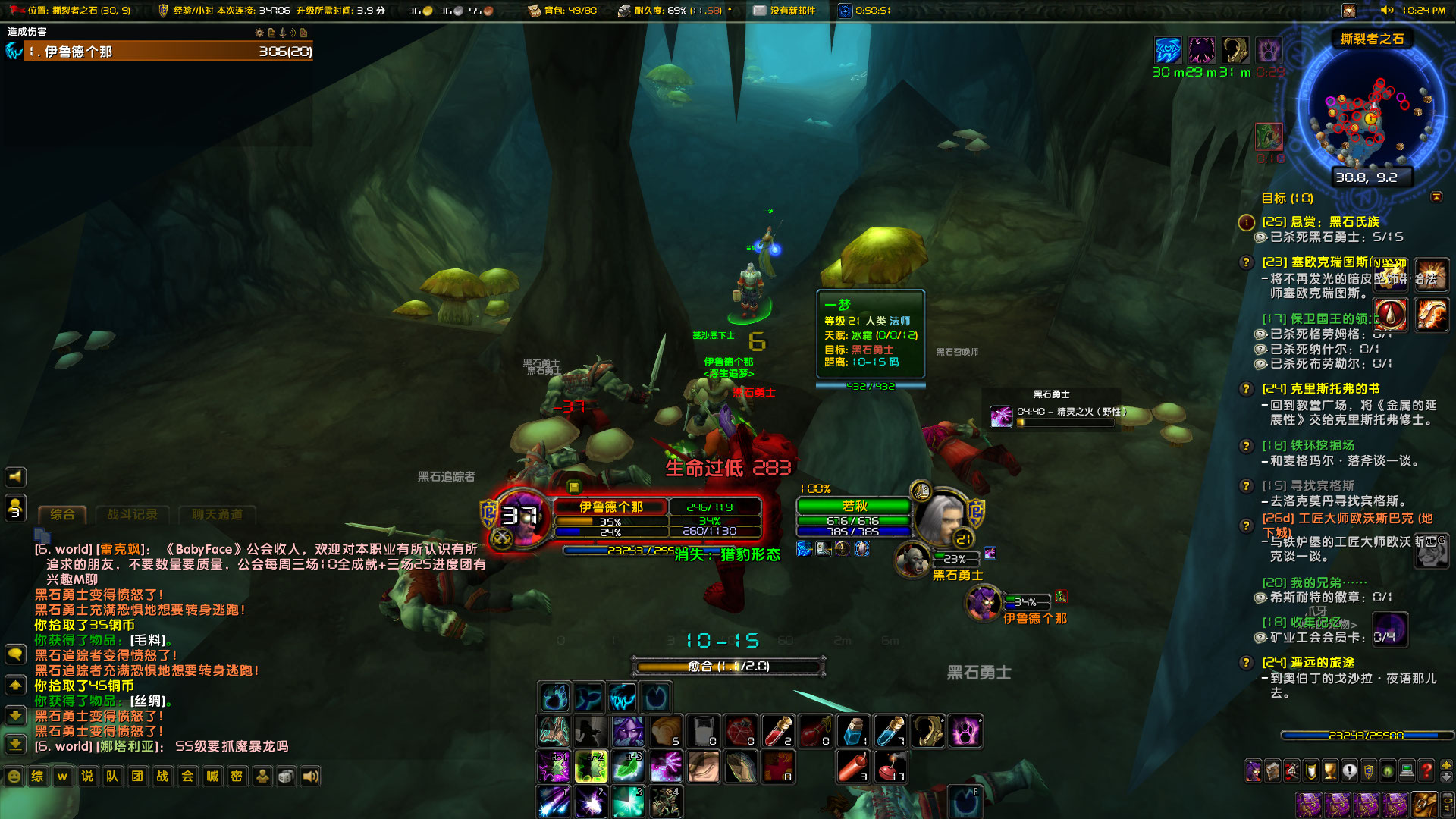The width and height of the screenshot is (1456, 819).
Task: Use the red healing potion icon
Action: pyautogui.click(x=779, y=732)
